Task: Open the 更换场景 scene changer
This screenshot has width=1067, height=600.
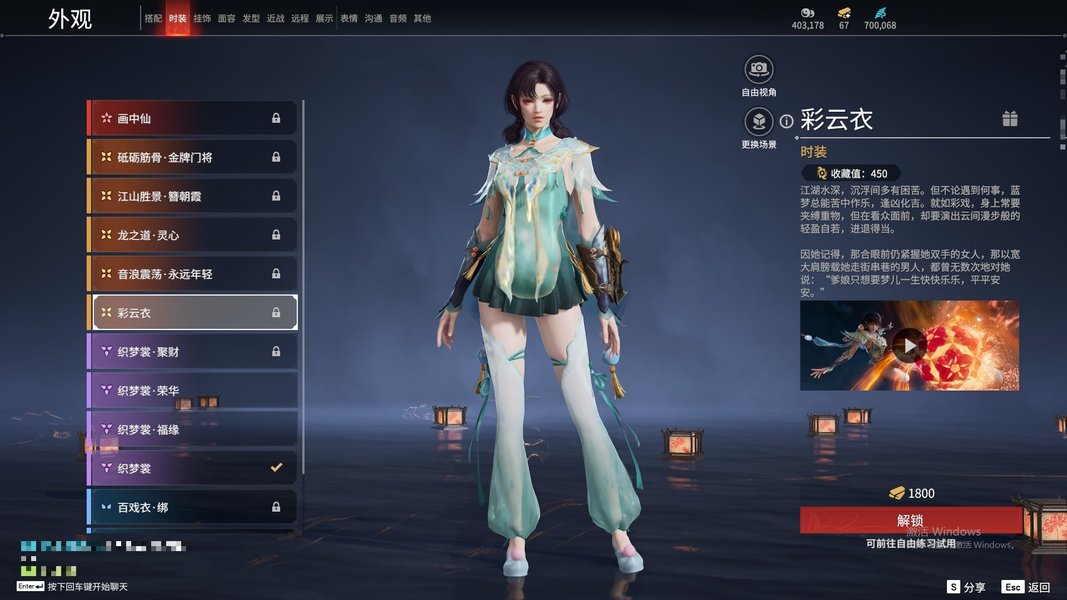Action: tap(759, 122)
